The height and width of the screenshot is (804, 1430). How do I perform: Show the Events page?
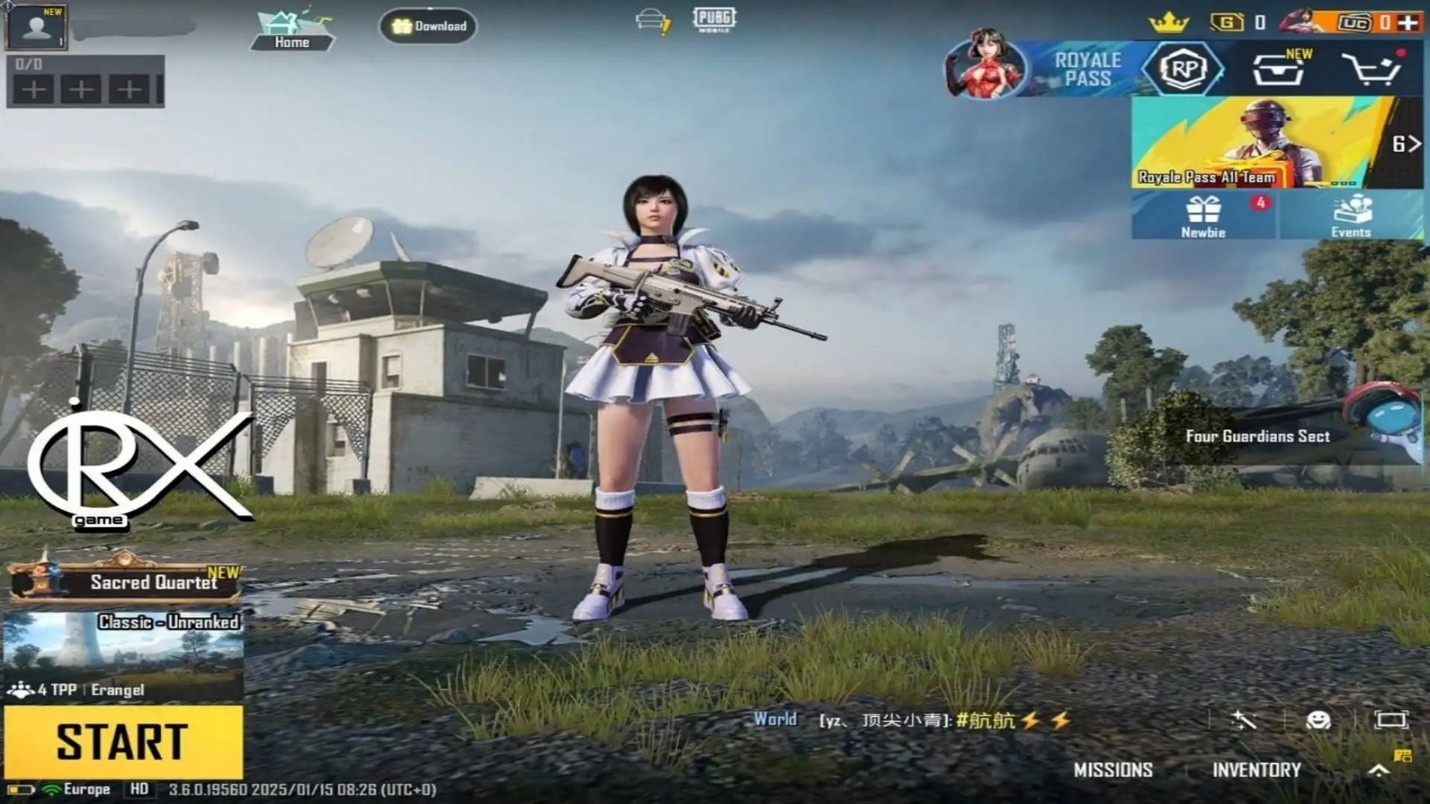[x=1350, y=216]
